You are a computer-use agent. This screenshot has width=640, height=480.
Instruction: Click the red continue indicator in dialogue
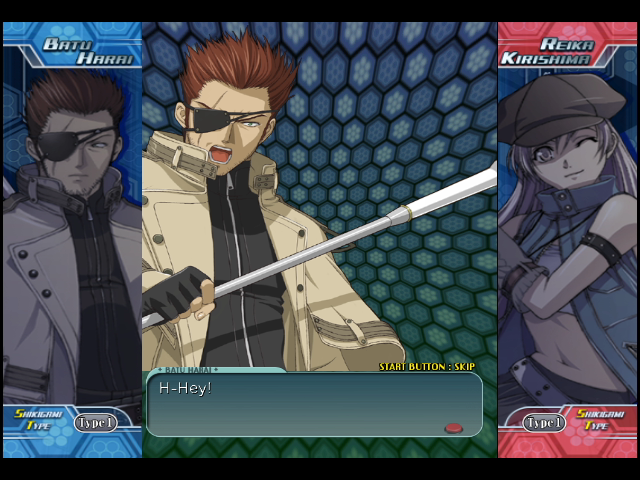(x=453, y=428)
